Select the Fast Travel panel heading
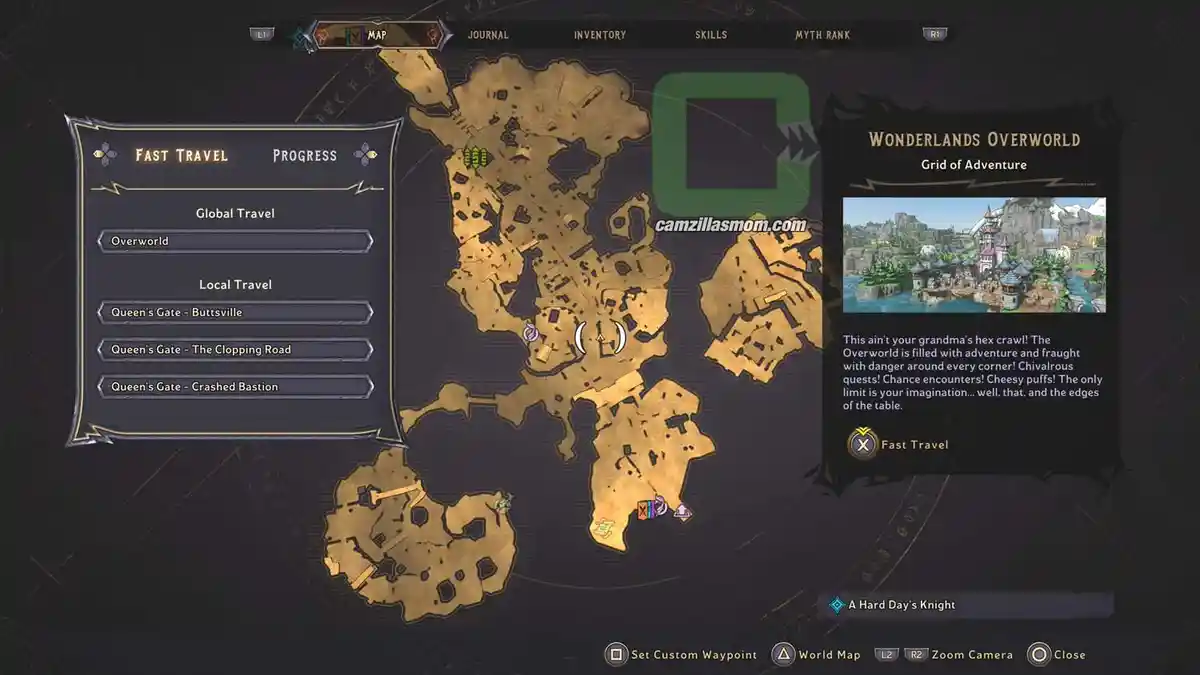The image size is (1200, 675). tap(182, 155)
